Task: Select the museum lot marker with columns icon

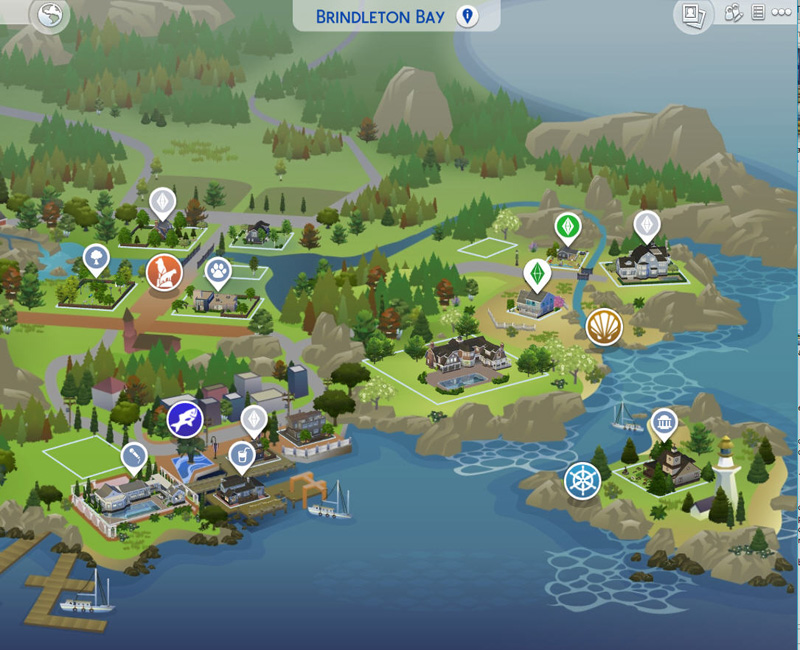Action: coord(663,422)
